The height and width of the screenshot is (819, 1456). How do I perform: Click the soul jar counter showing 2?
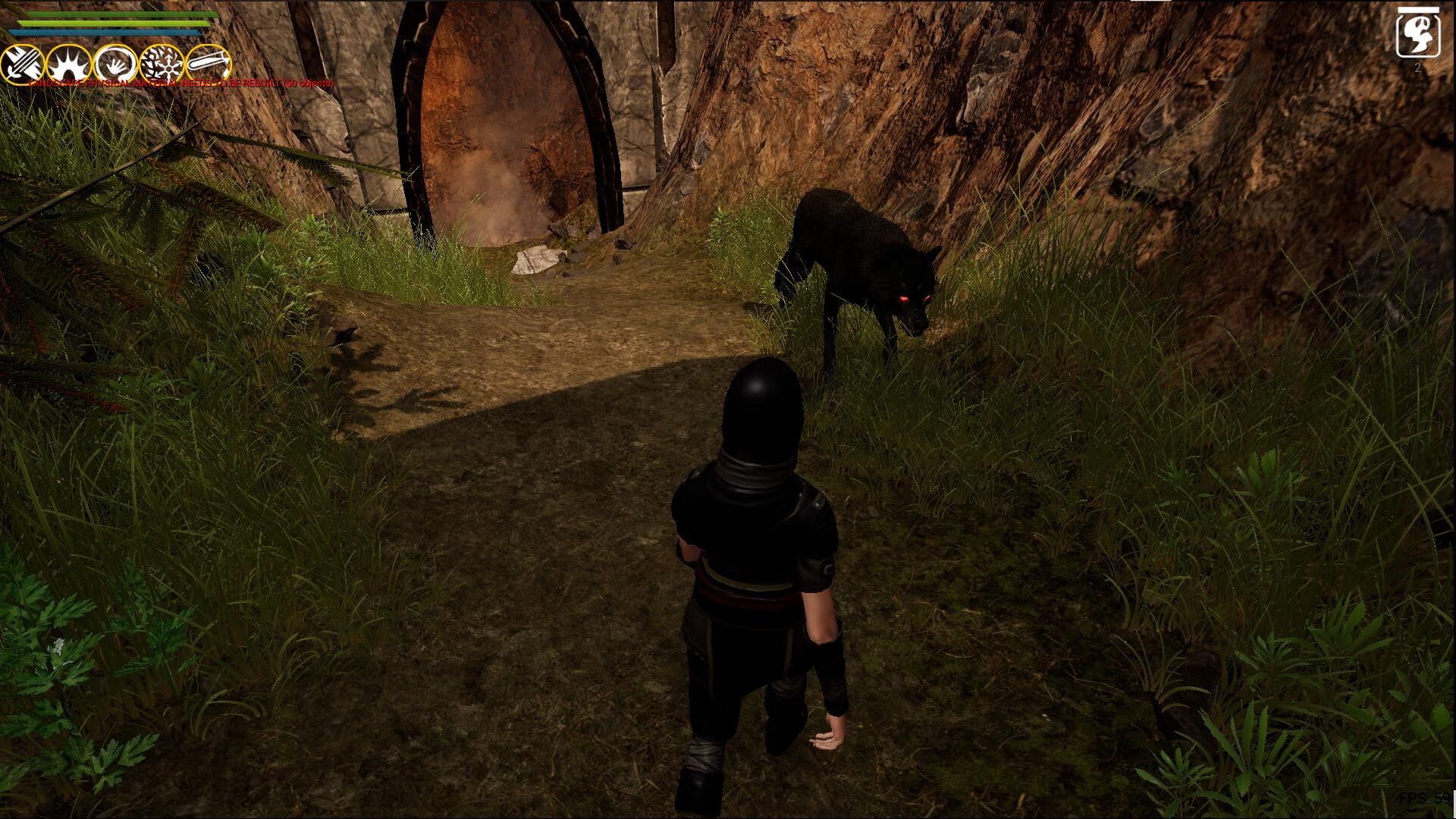pyautogui.click(x=1420, y=68)
